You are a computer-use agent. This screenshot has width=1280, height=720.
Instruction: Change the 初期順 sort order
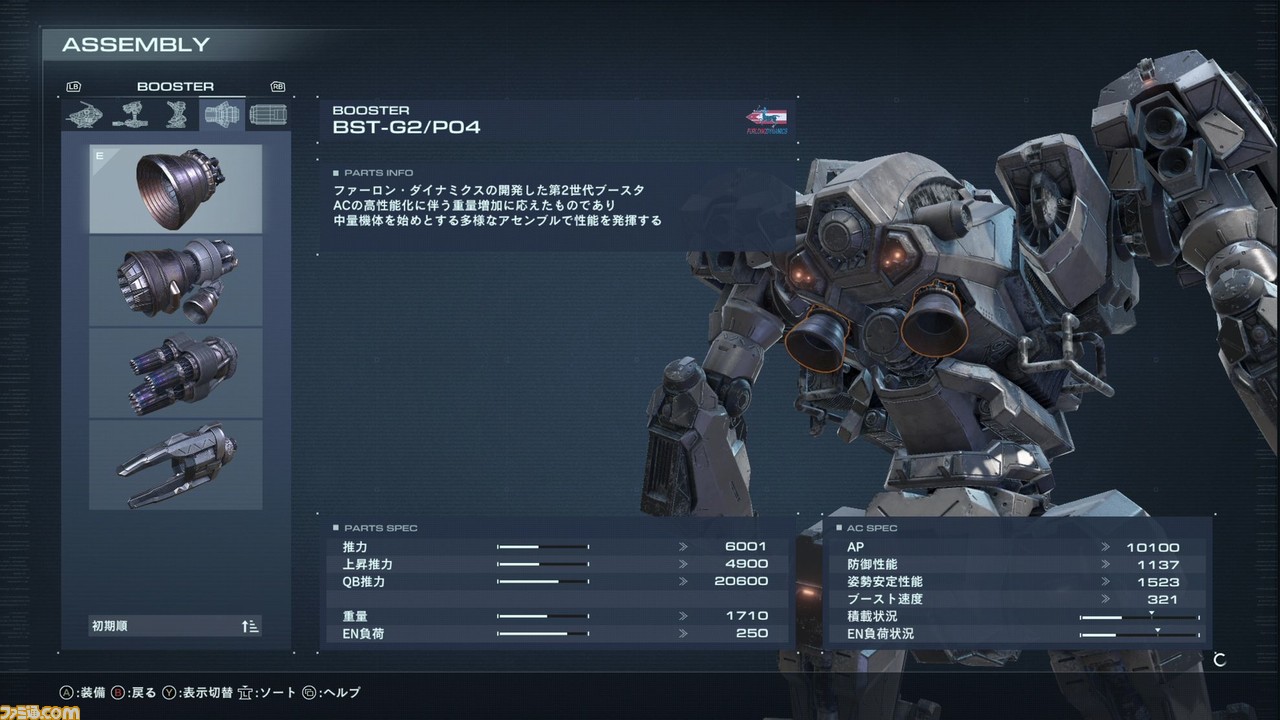point(176,626)
